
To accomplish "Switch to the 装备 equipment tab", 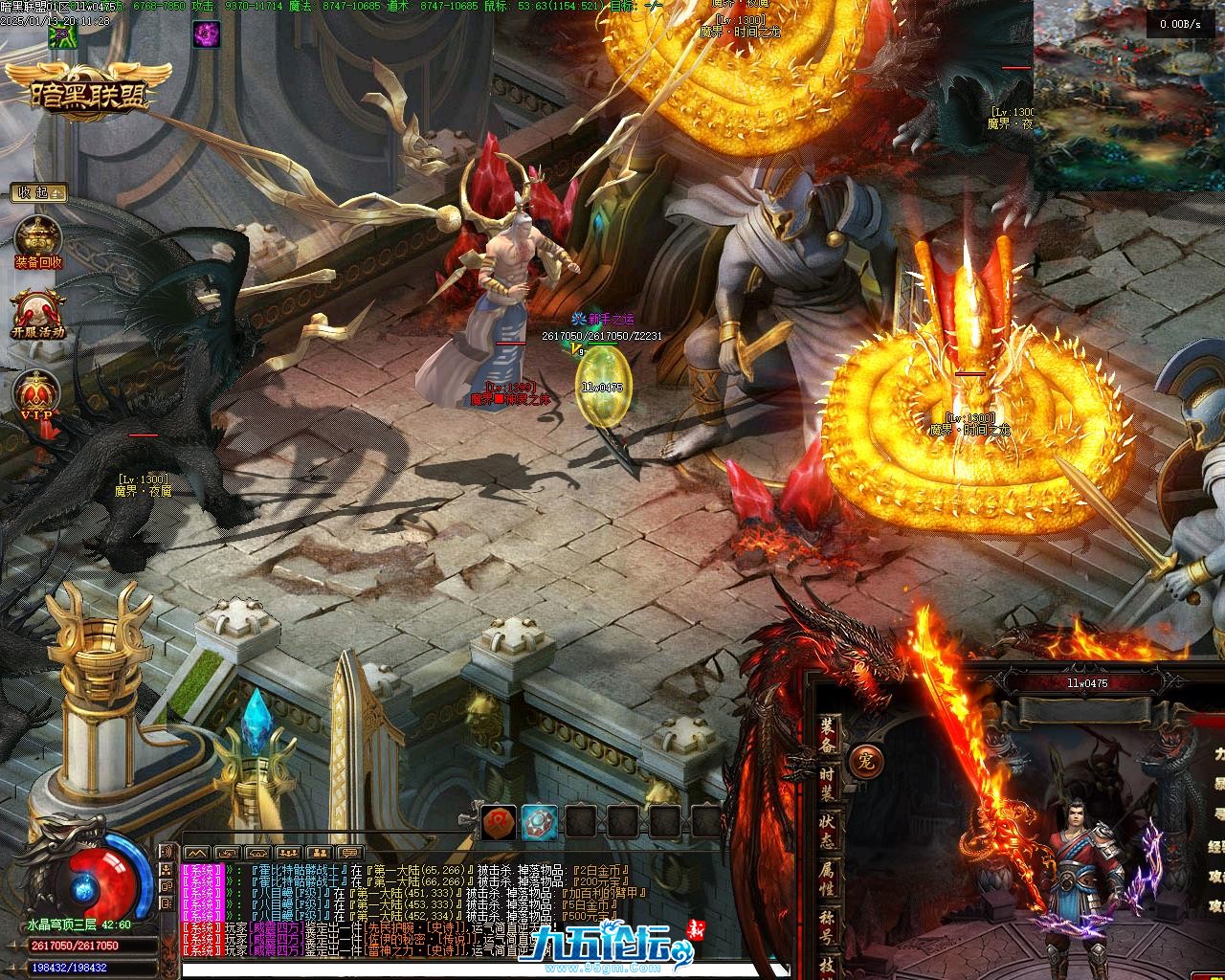I will [828, 735].
